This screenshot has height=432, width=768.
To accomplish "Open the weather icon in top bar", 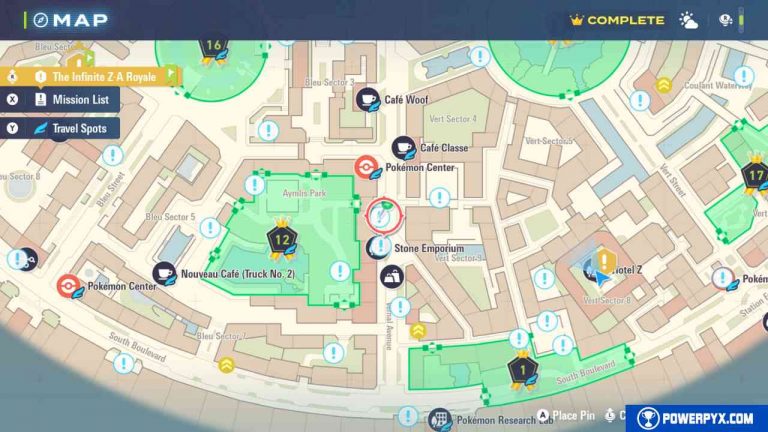I will click(x=689, y=20).
